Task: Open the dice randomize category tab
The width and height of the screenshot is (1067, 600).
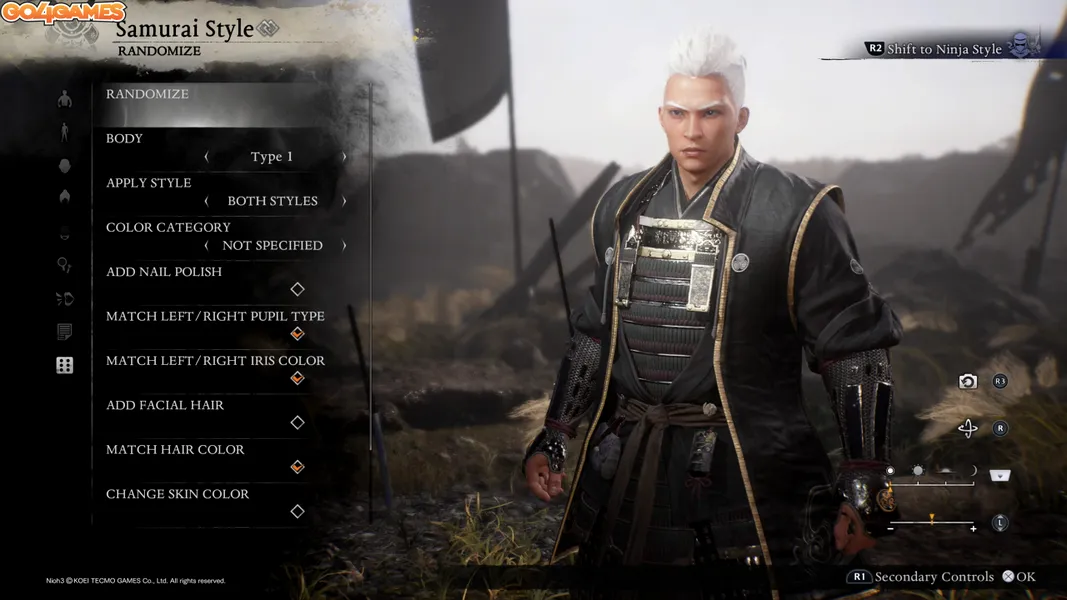Action: point(65,365)
